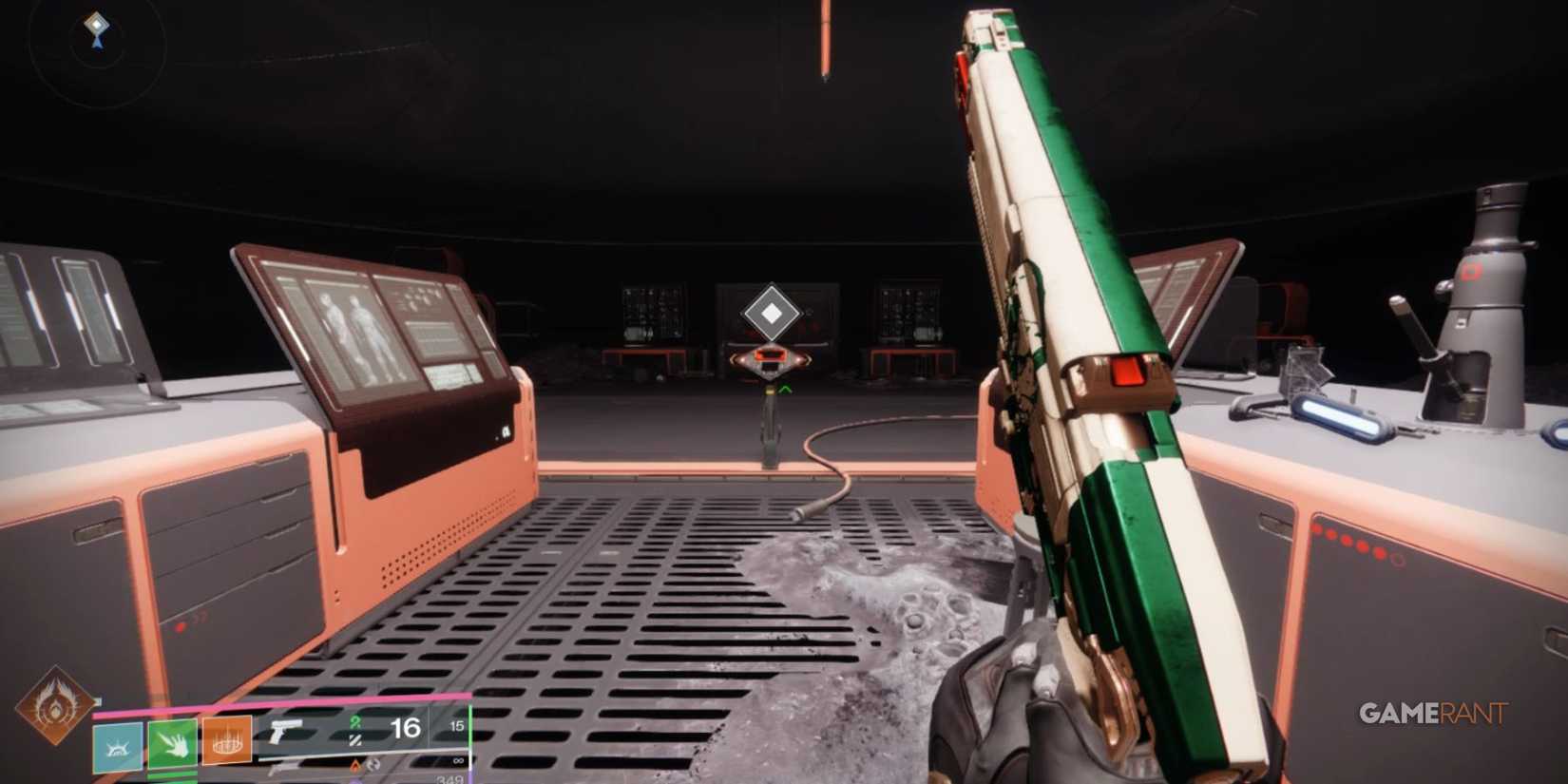This screenshot has width=1568, height=784.
Task: Click the ammo count showing 16
Action: (406, 727)
